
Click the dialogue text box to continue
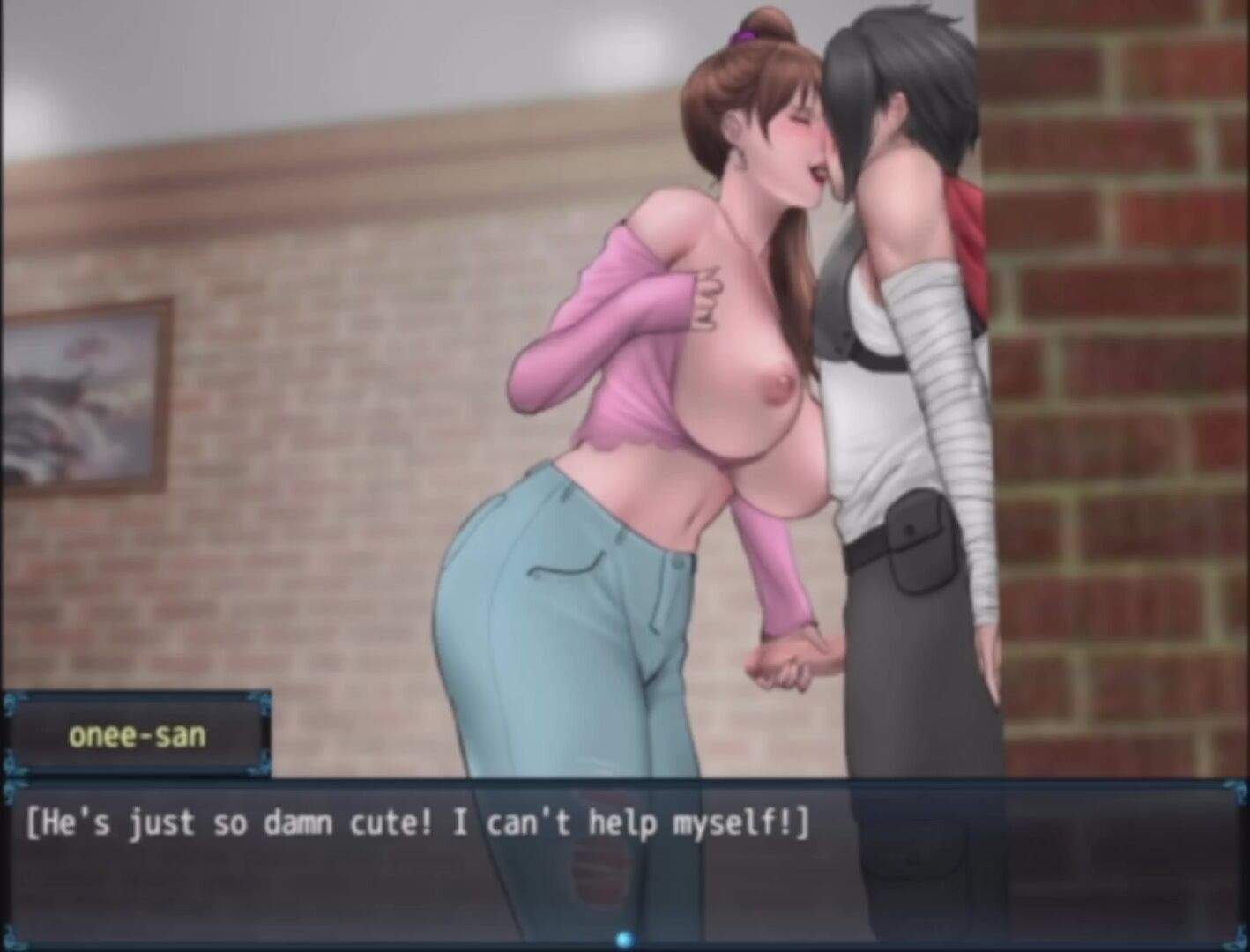624,864
